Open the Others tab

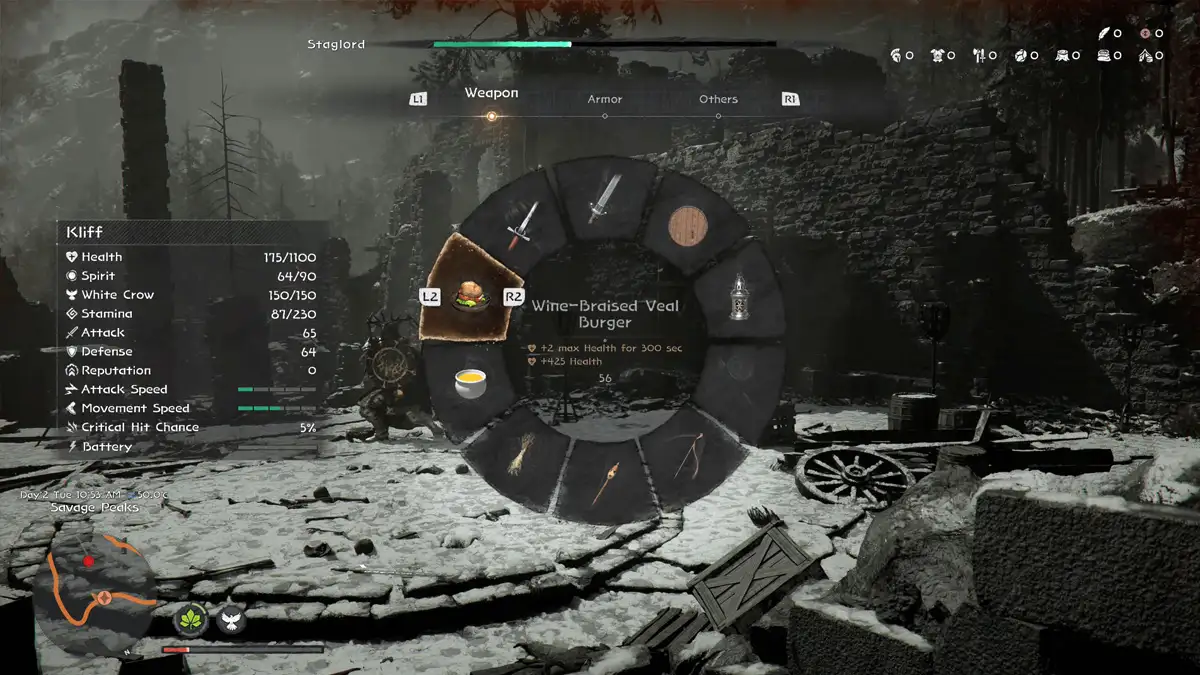(x=718, y=99)
